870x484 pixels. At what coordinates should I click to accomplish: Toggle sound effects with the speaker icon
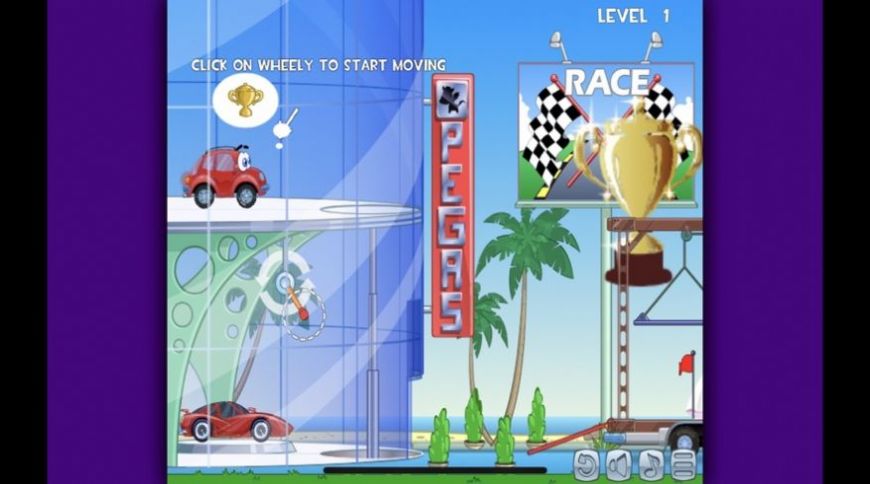click(620, 464)
